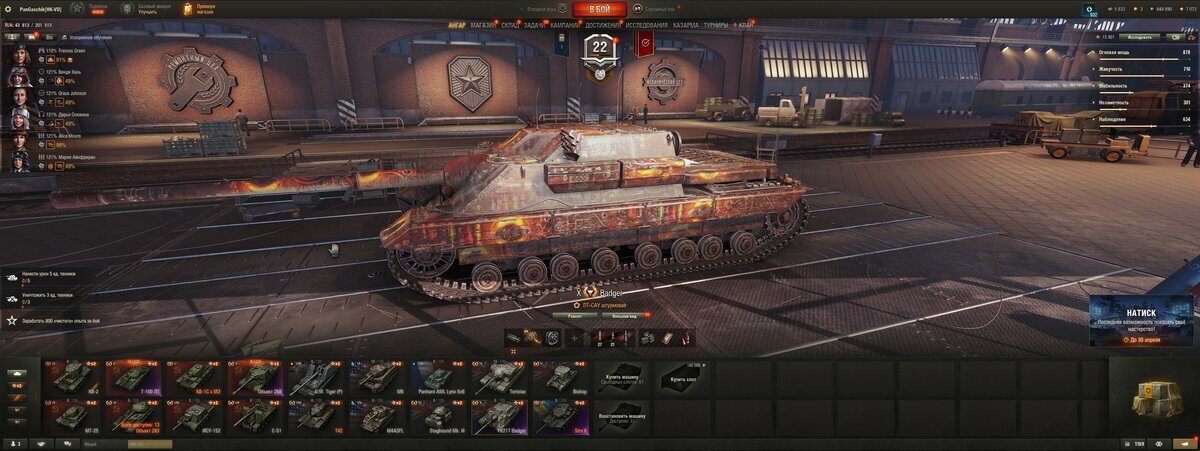The height and width of the screenshot is (451, 1200).
Task: Switch to the КАЗАРМА (barracks) tab
Action: coord(686,24)
